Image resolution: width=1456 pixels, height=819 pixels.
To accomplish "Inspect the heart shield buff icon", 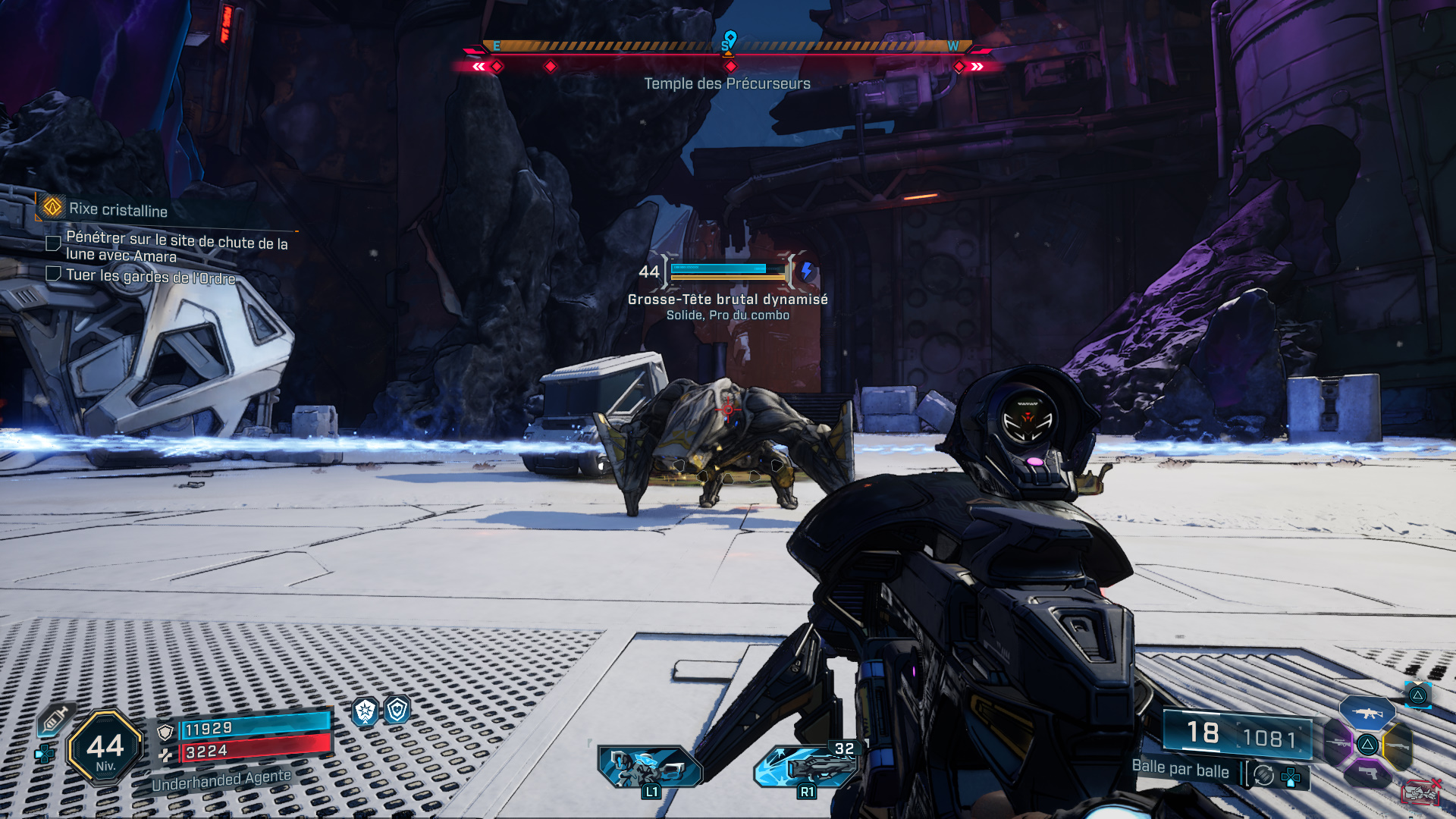I will (x=397, y=710).
